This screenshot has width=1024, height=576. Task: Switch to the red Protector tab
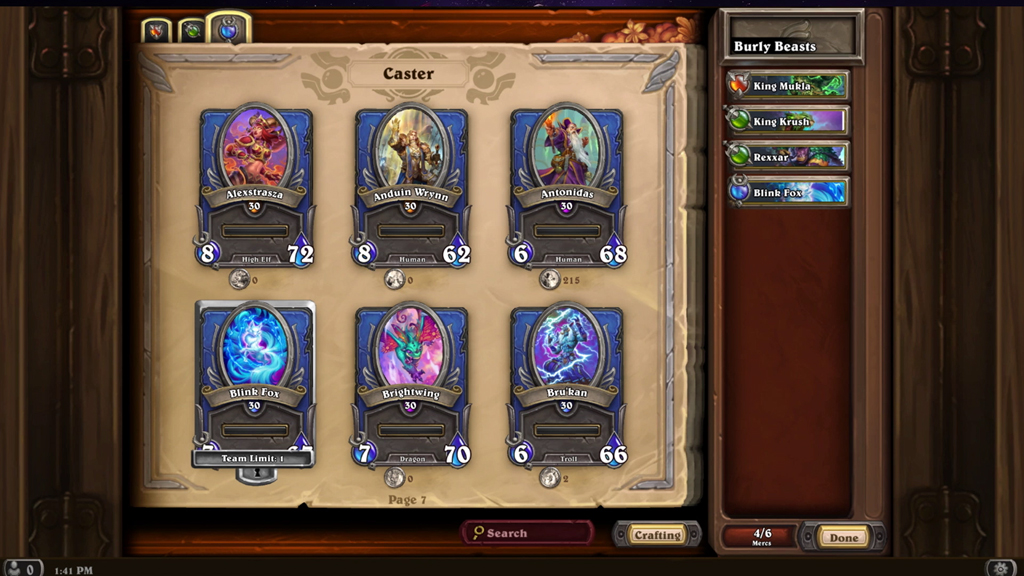156,31
